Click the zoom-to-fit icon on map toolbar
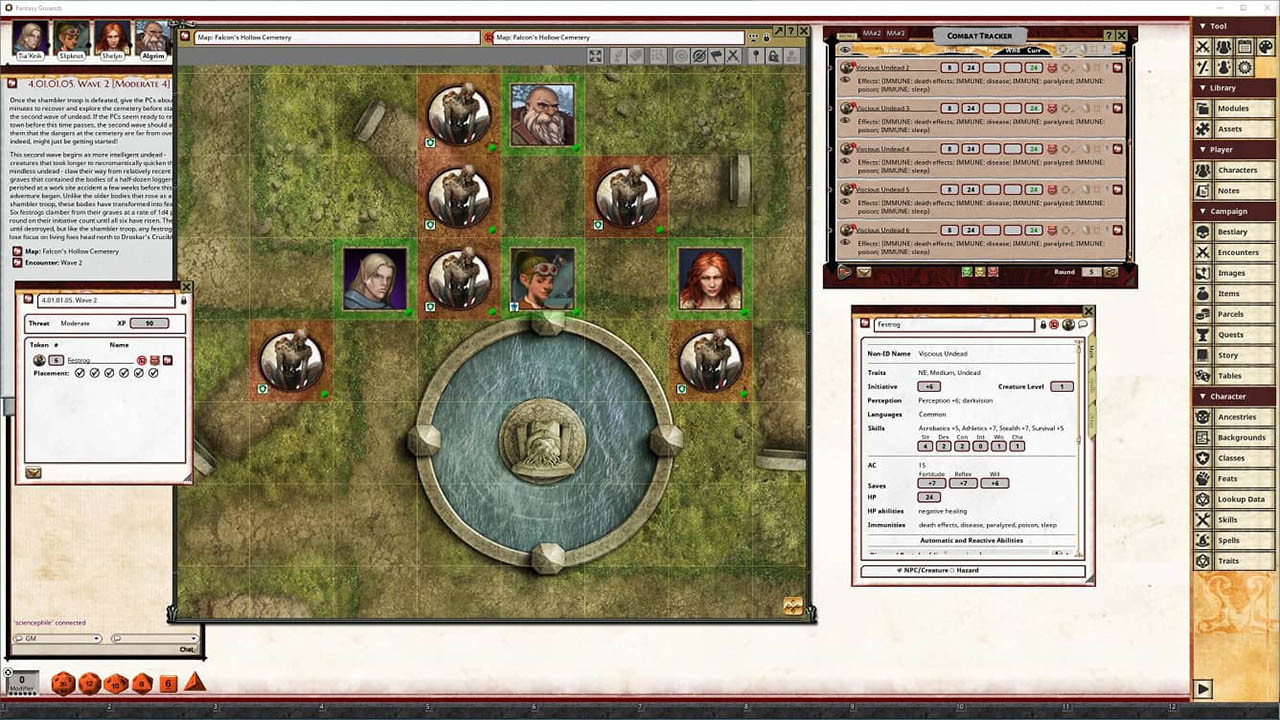The image size is (1280, 720). [596, 56]
